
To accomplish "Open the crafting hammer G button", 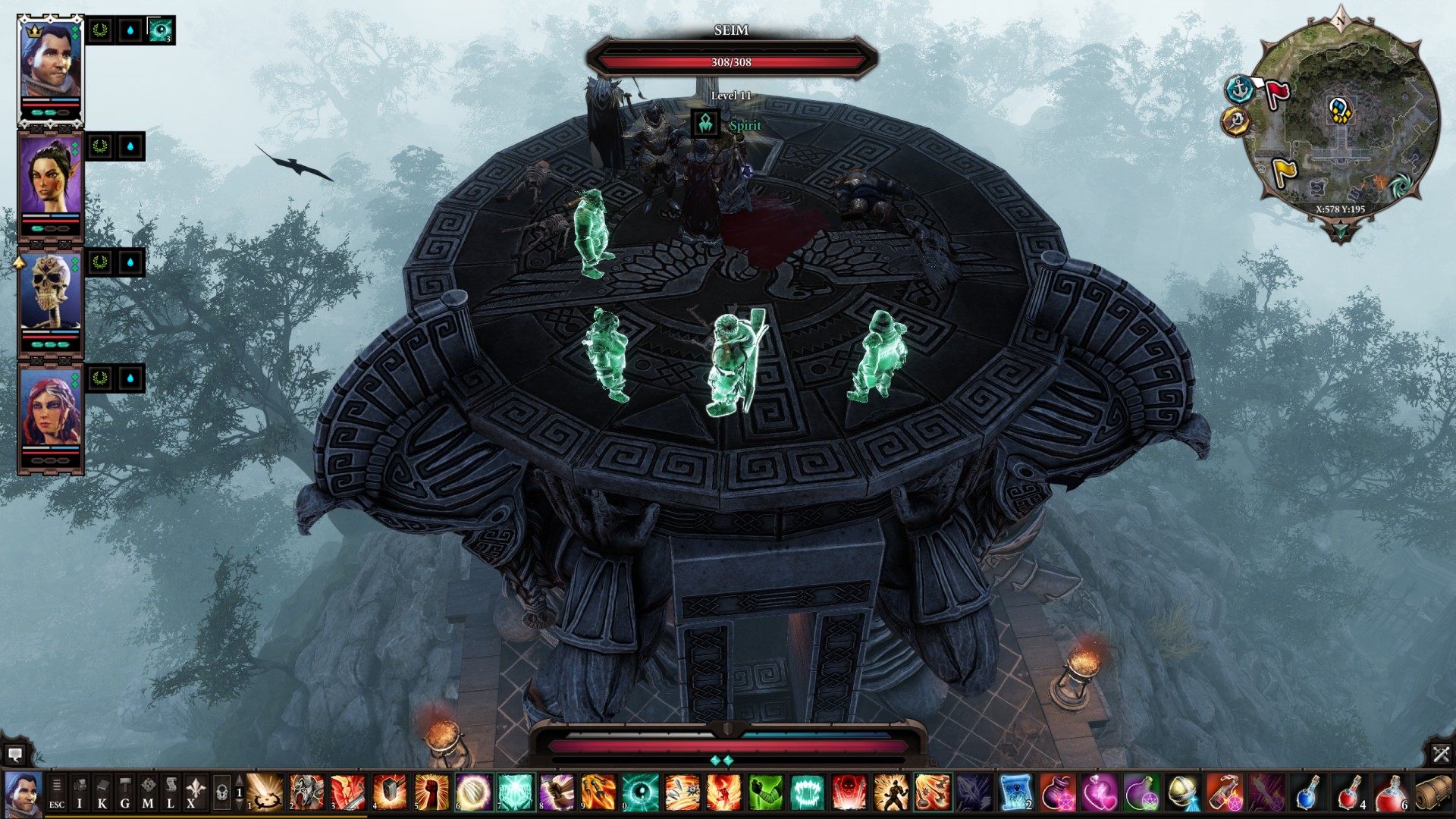I will [x=125, y=792].
